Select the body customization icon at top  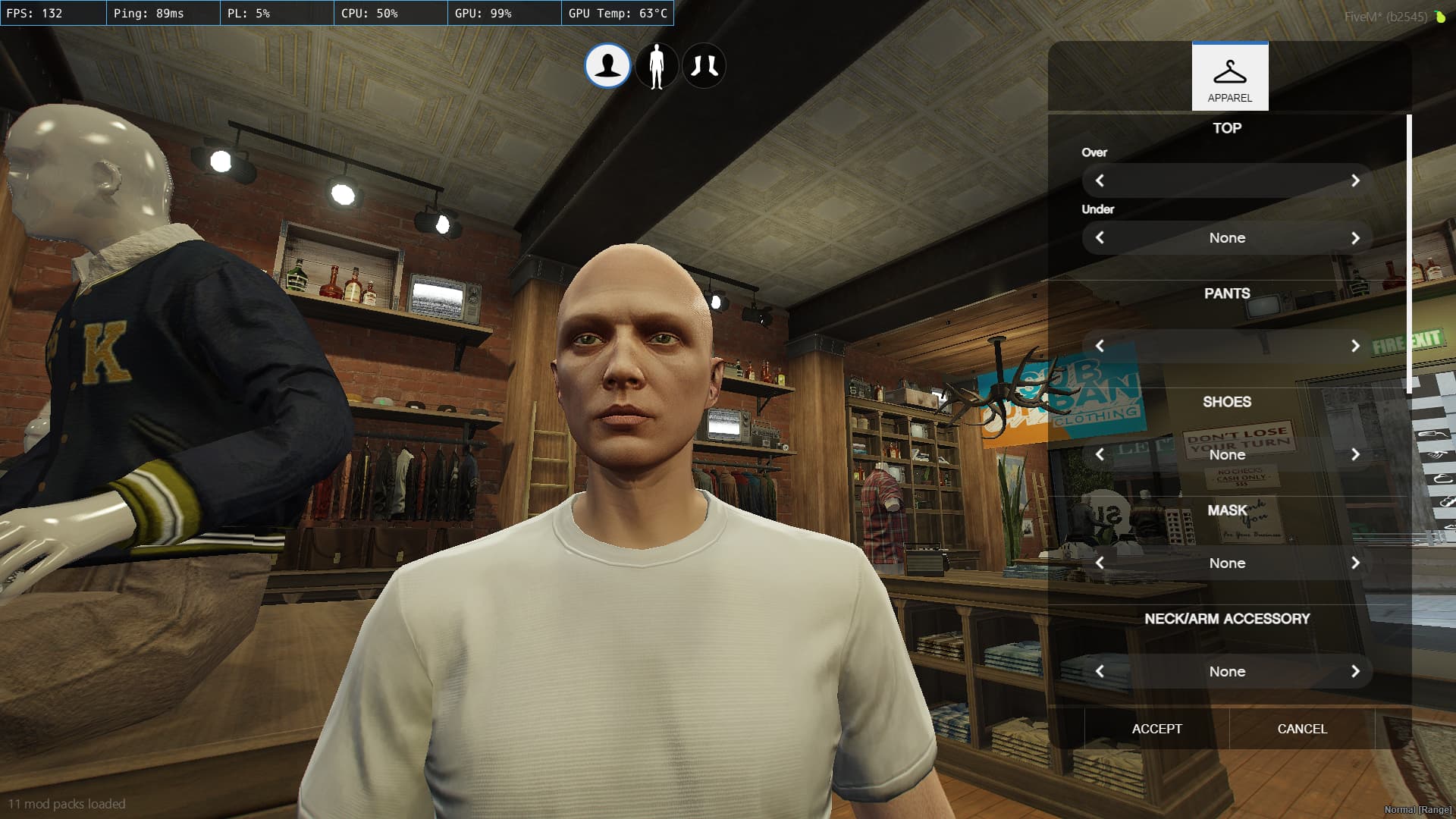(x=657, y=66)
